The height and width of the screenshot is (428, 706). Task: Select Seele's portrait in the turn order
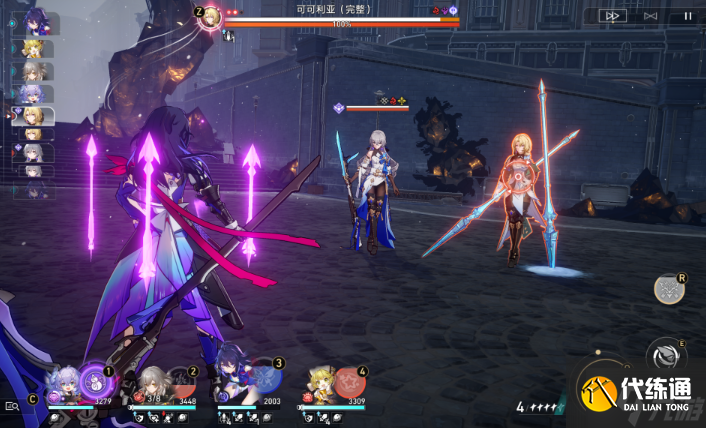39,22
